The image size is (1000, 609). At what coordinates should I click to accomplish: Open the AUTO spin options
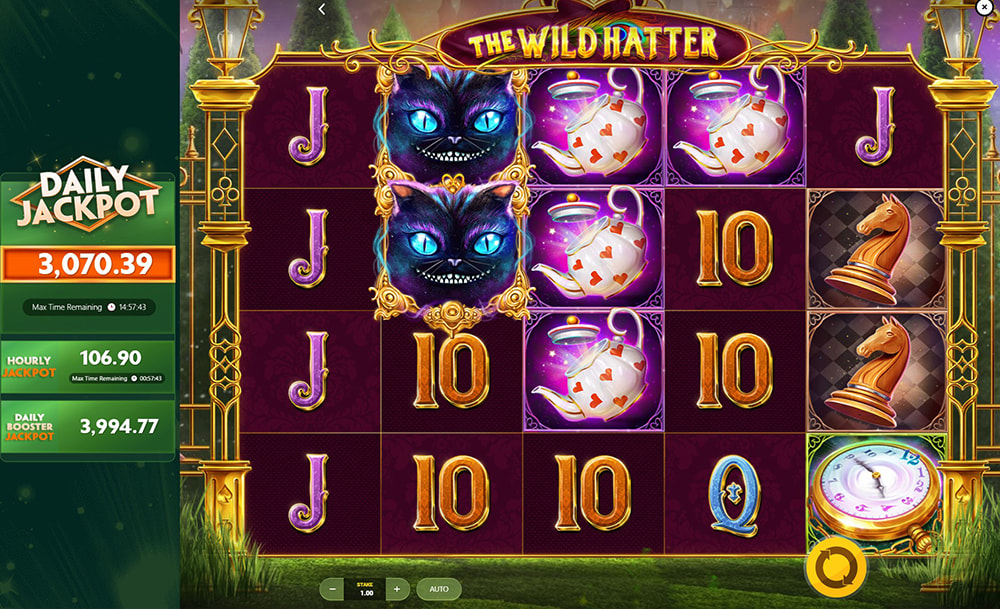(438, 589)
